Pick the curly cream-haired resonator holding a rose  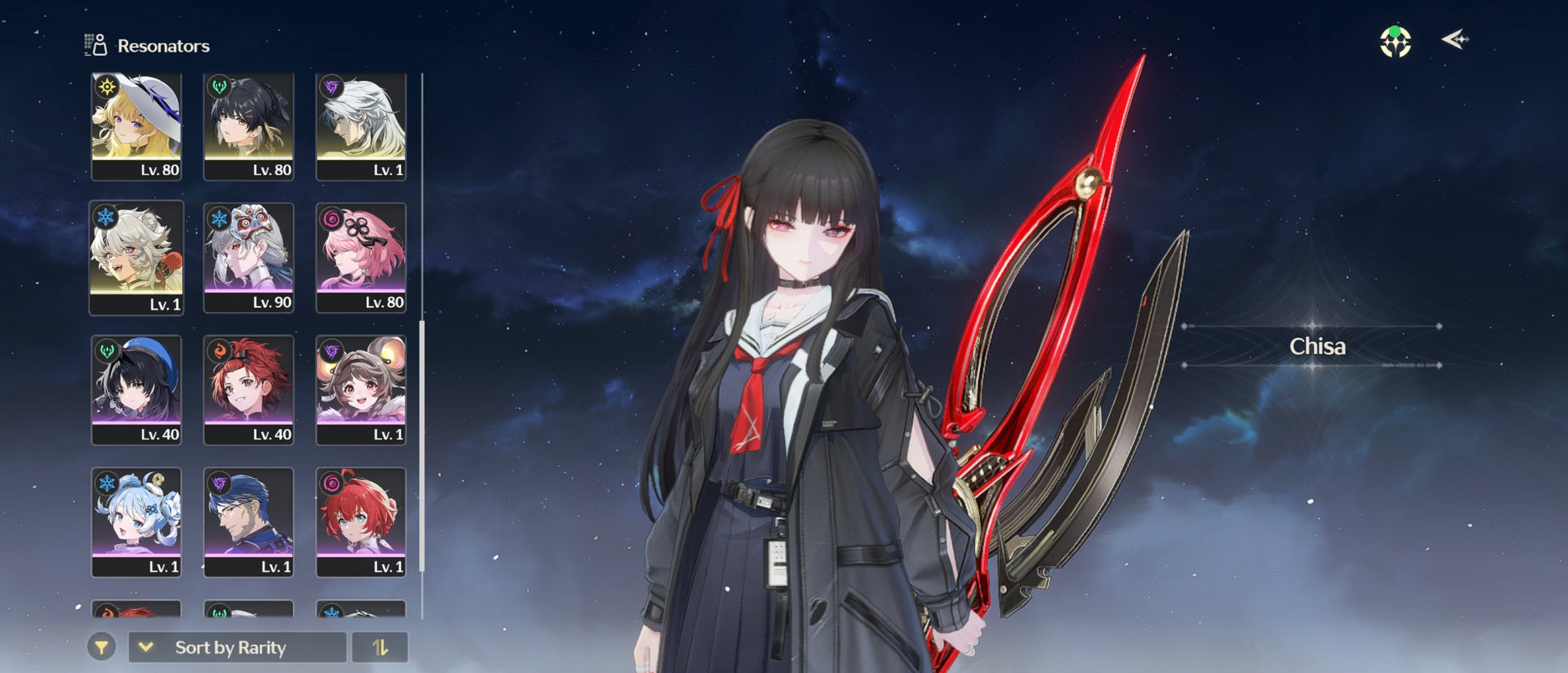pyautogui.click(x=136, y=258)
